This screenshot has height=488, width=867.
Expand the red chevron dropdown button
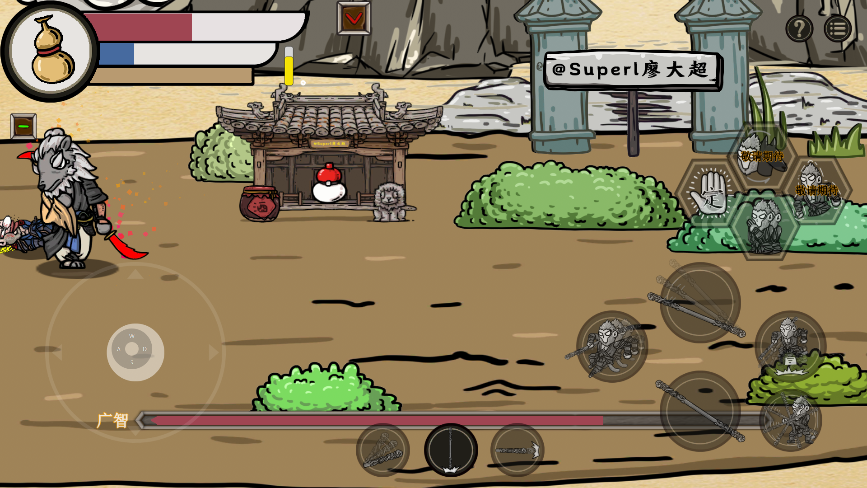353,18
